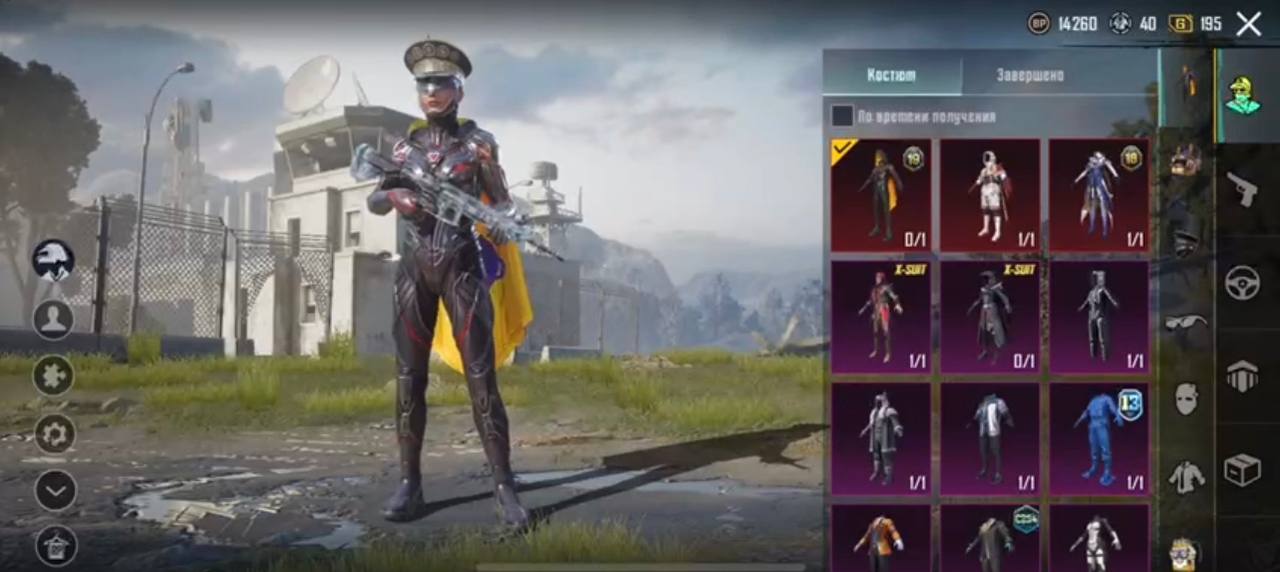Select the blue-white winged mythic outfit
This screenshot has width=1280, height=572.
point(1098,194)
